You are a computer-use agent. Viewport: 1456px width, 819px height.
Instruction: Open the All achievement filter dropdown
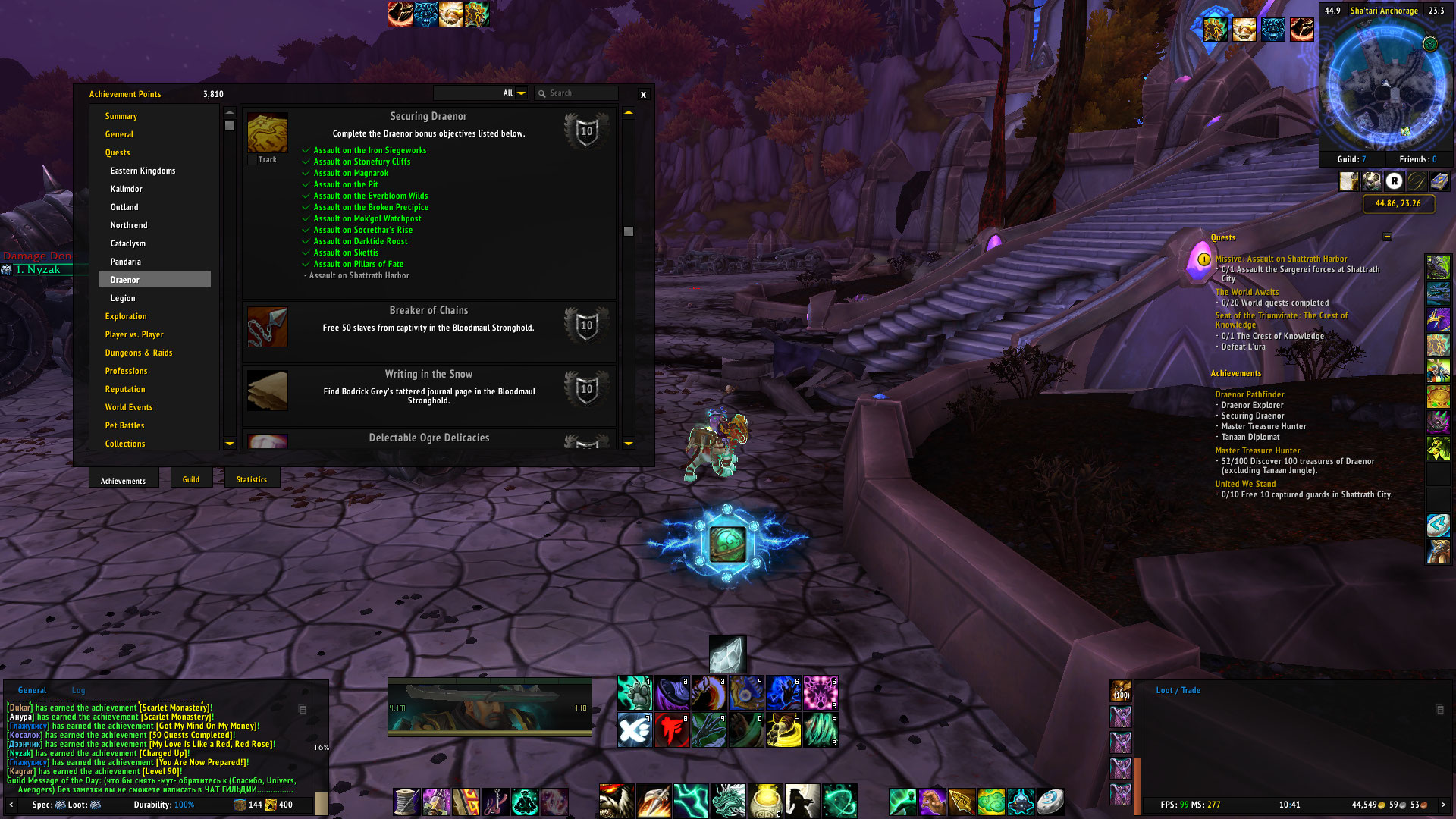521,93
